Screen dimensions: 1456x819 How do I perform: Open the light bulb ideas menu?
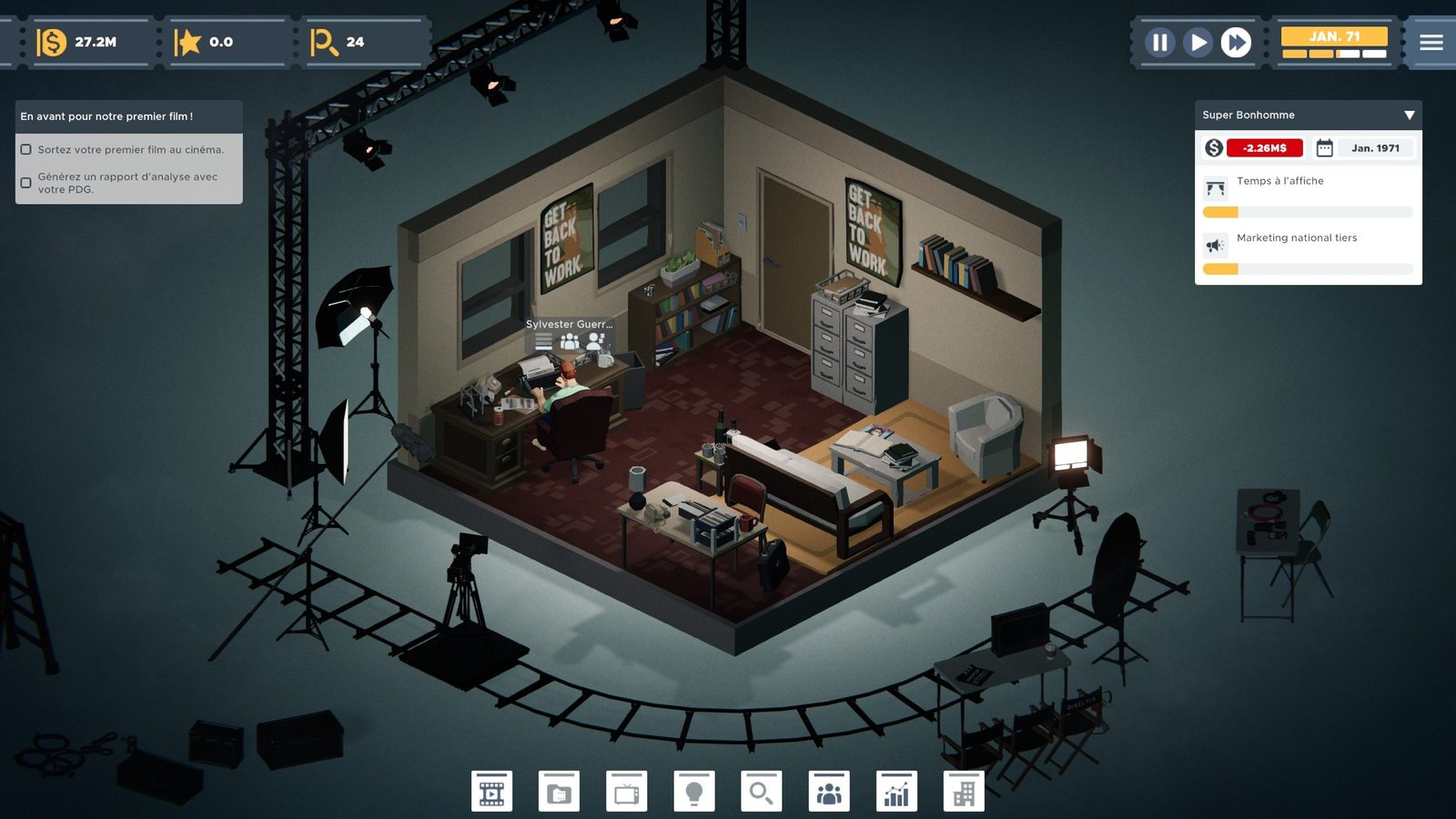693,792
